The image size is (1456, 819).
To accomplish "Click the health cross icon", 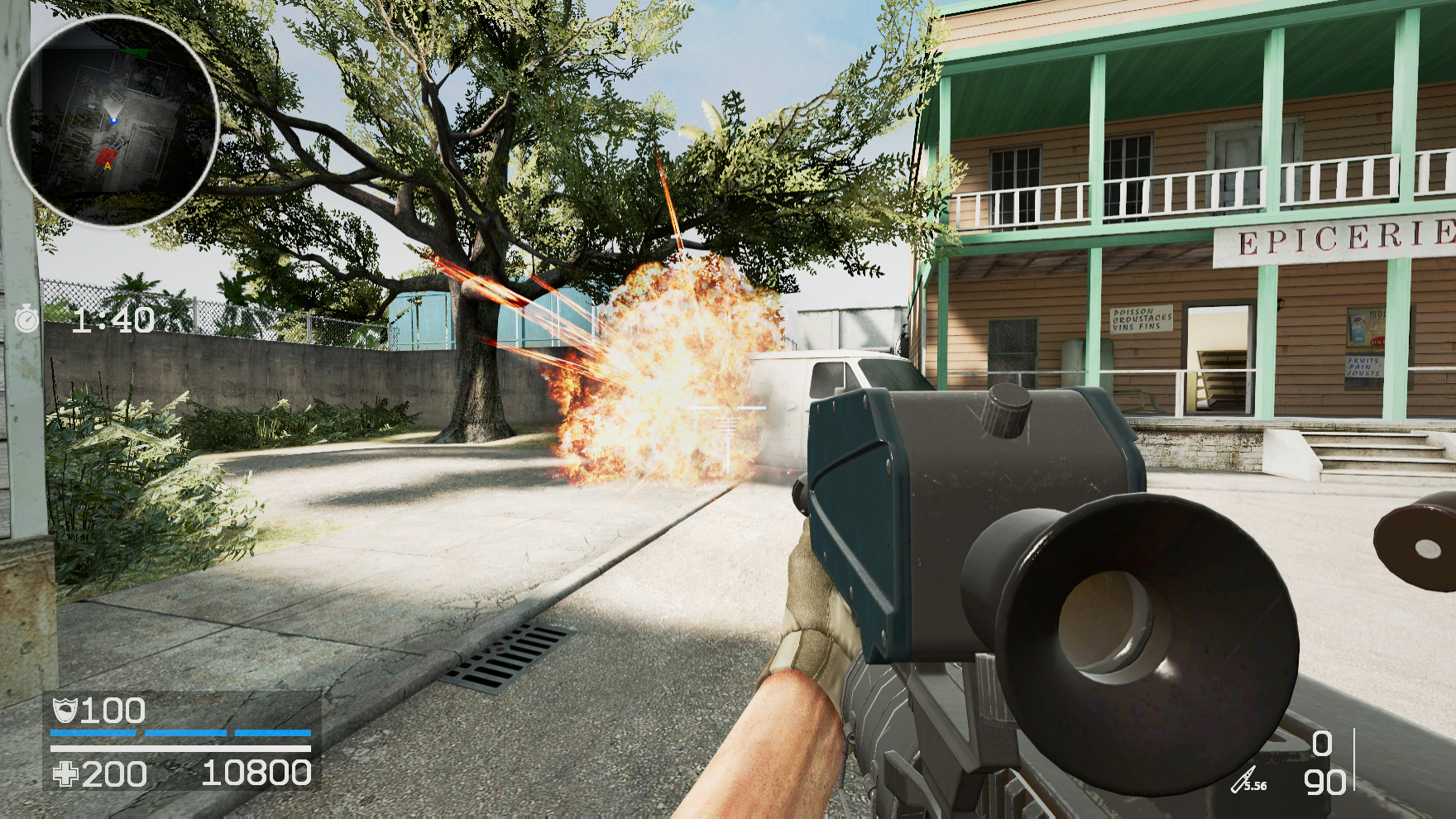I will click(x=68, y=775).
